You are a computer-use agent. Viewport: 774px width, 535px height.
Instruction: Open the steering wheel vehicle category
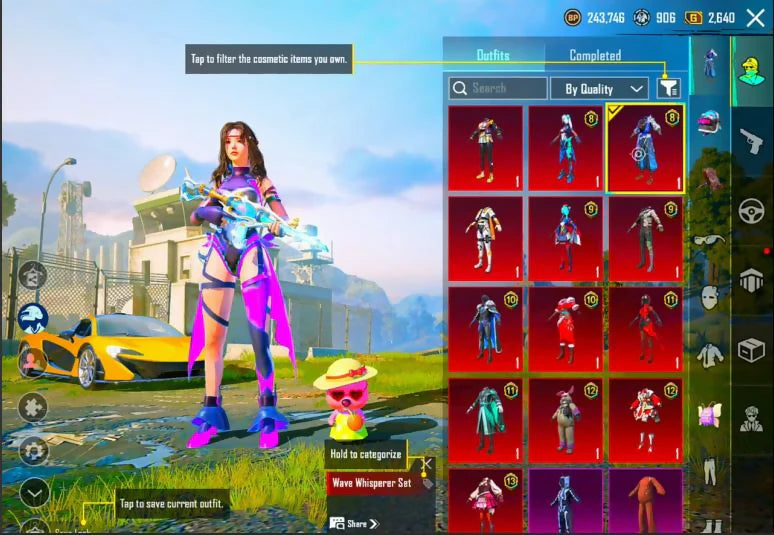(x=752, y=211)
